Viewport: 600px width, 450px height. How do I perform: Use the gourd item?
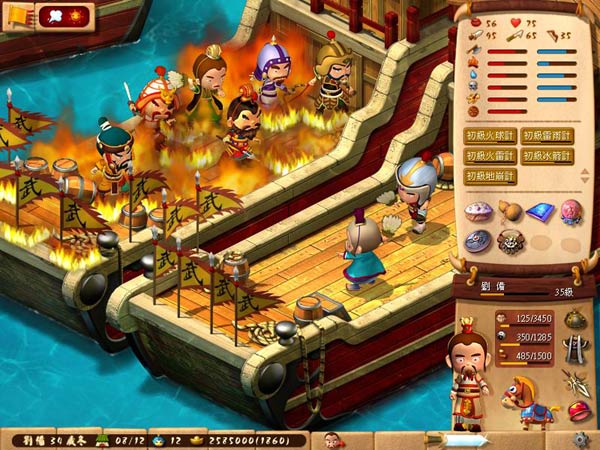(x=509, y=211)
